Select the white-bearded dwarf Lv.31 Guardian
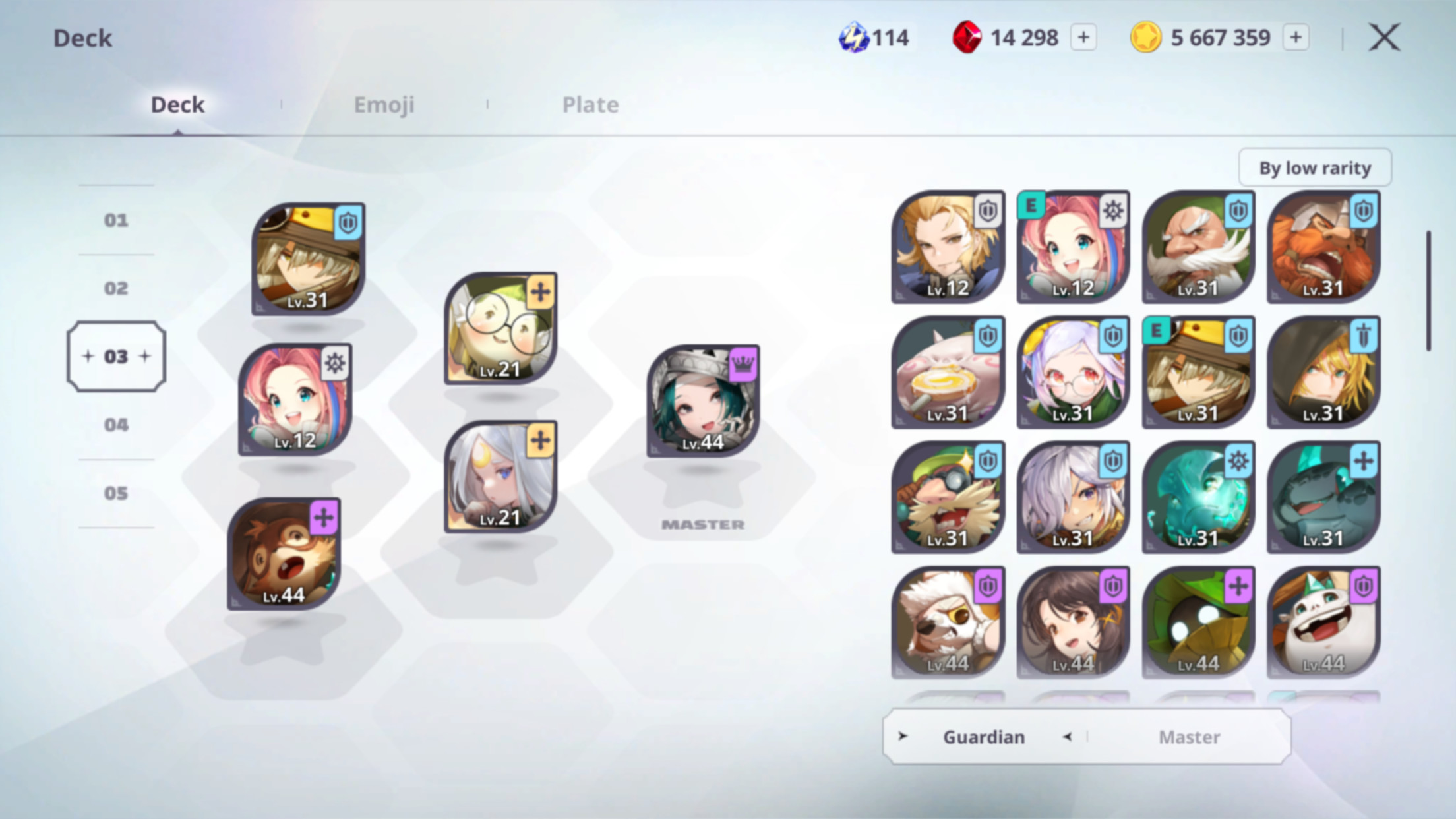This screenshot has width=1456, height=819. 1199,247
